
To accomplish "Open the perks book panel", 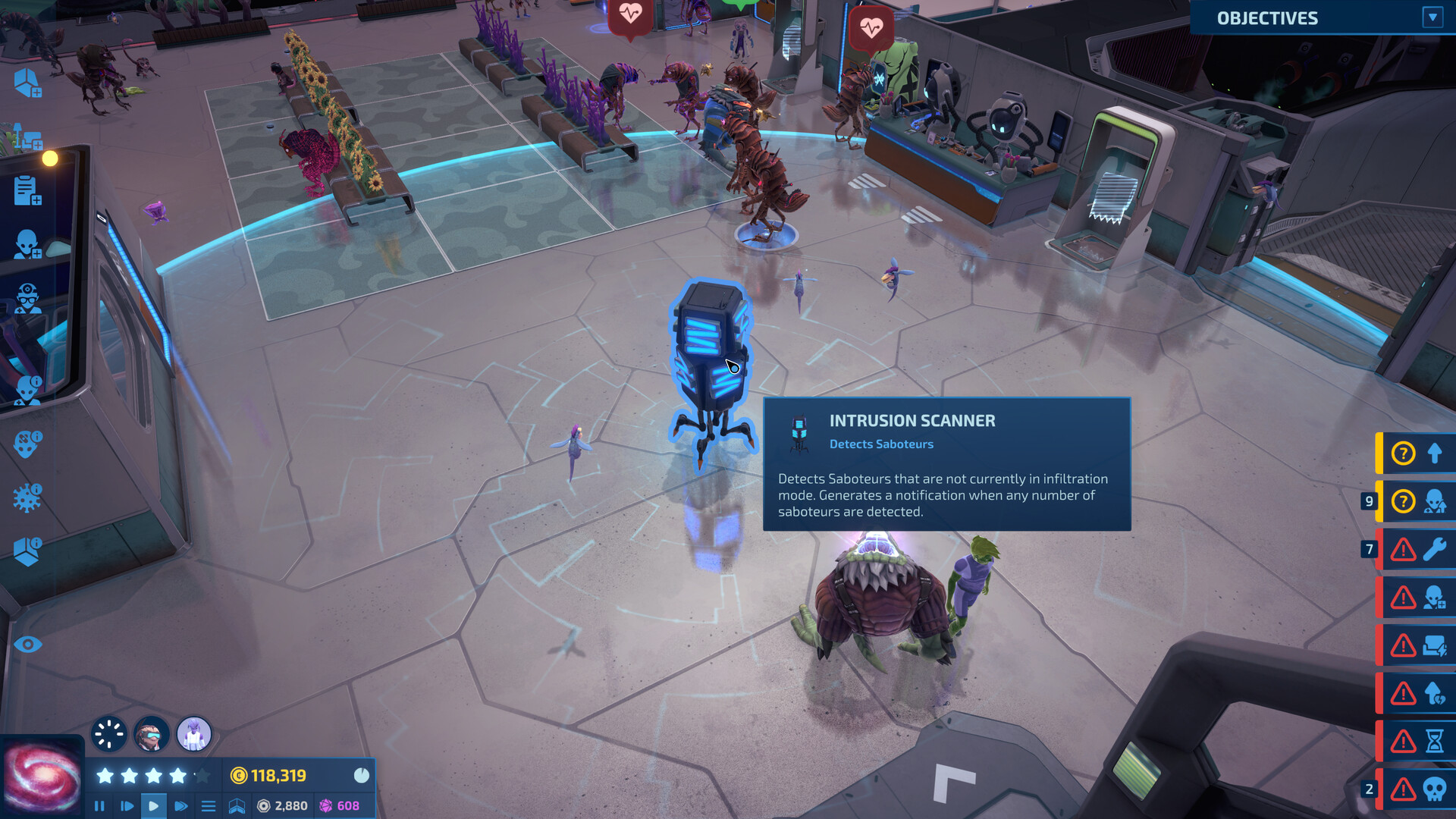I will [236, 806].
